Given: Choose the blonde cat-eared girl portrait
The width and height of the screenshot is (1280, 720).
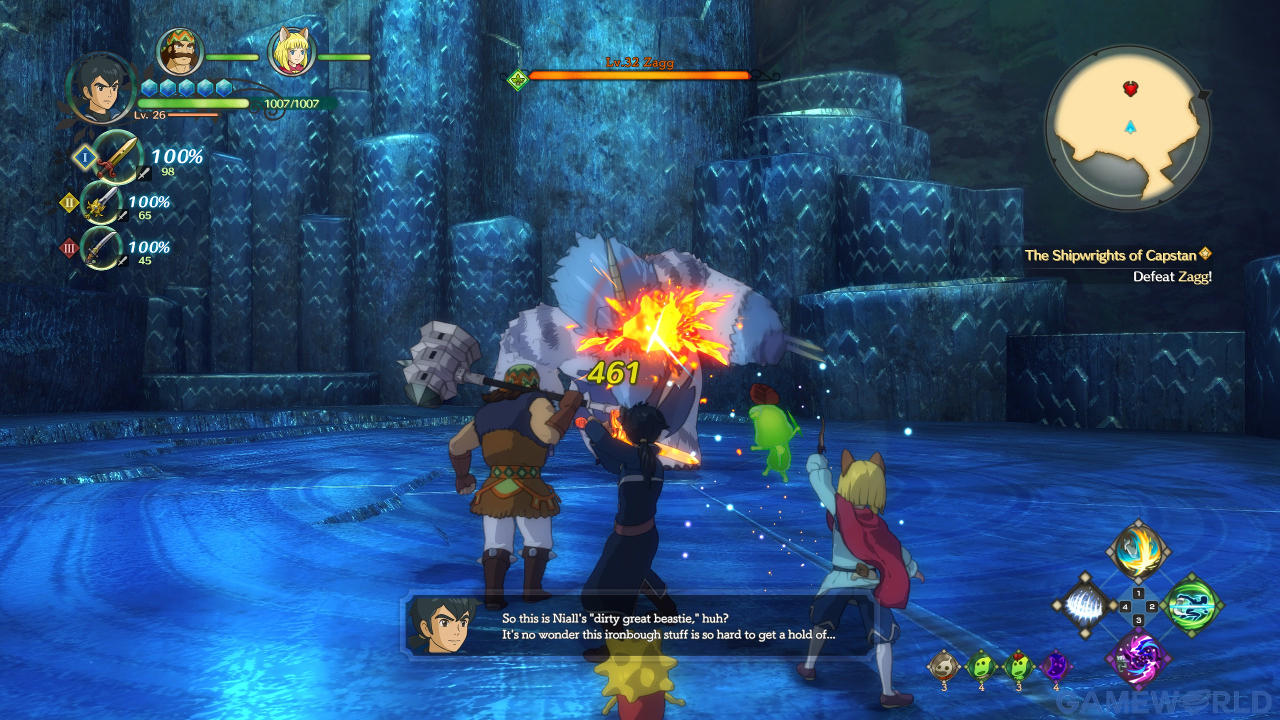Looking at the screenshot, I should [292, 53].
